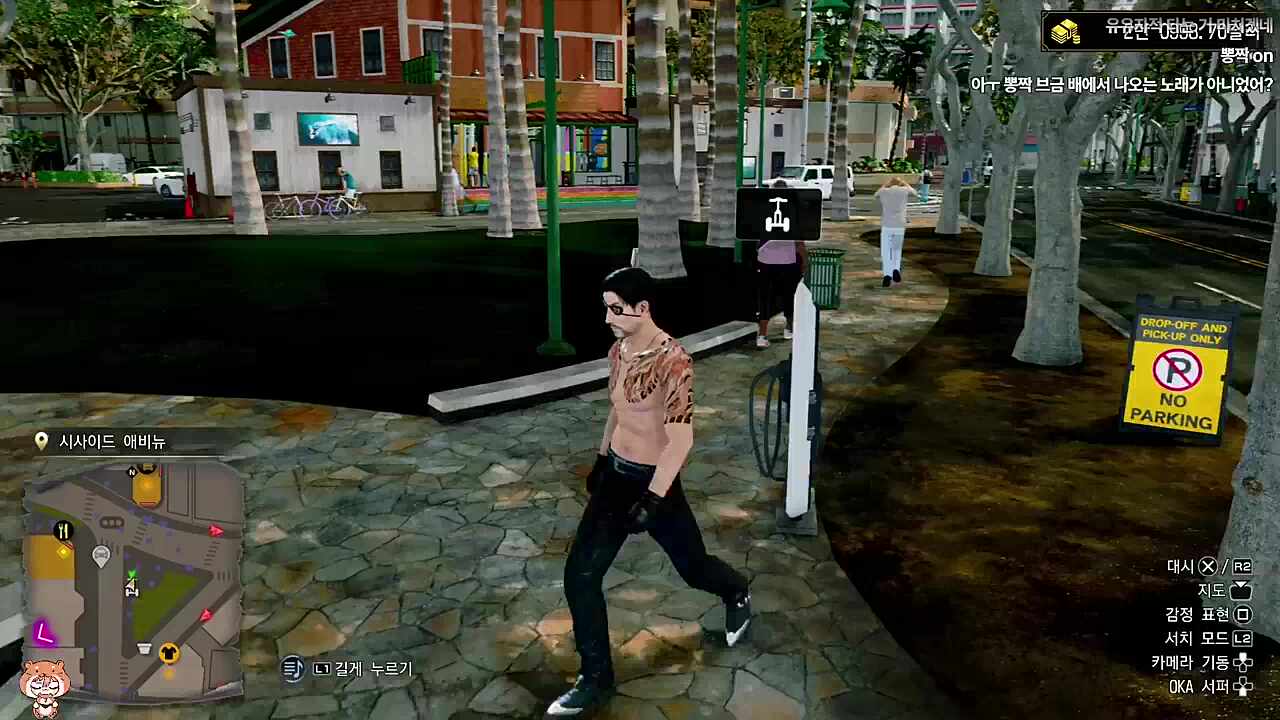1280x720 pixels.
Task: Click the d-pad icon beside 카메라 기동
Action: [1243, 662]
